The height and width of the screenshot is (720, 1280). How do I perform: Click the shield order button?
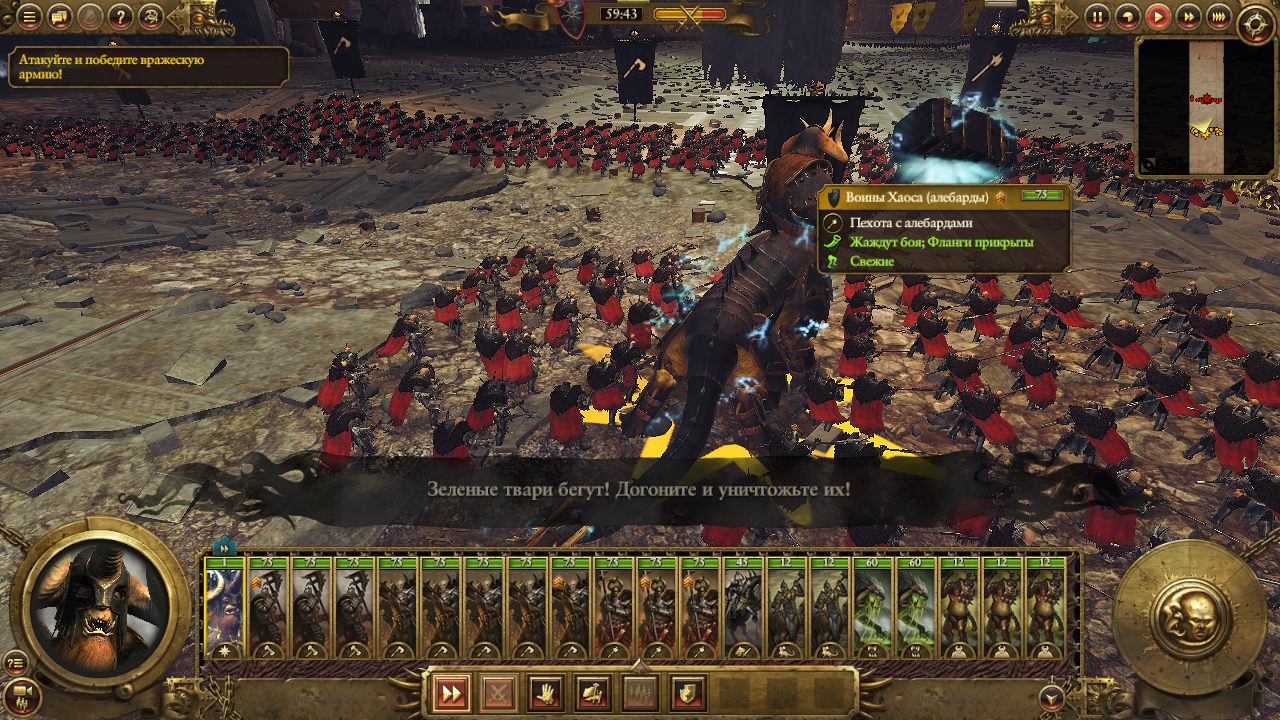pyautogui.click(x=688, y=692)
